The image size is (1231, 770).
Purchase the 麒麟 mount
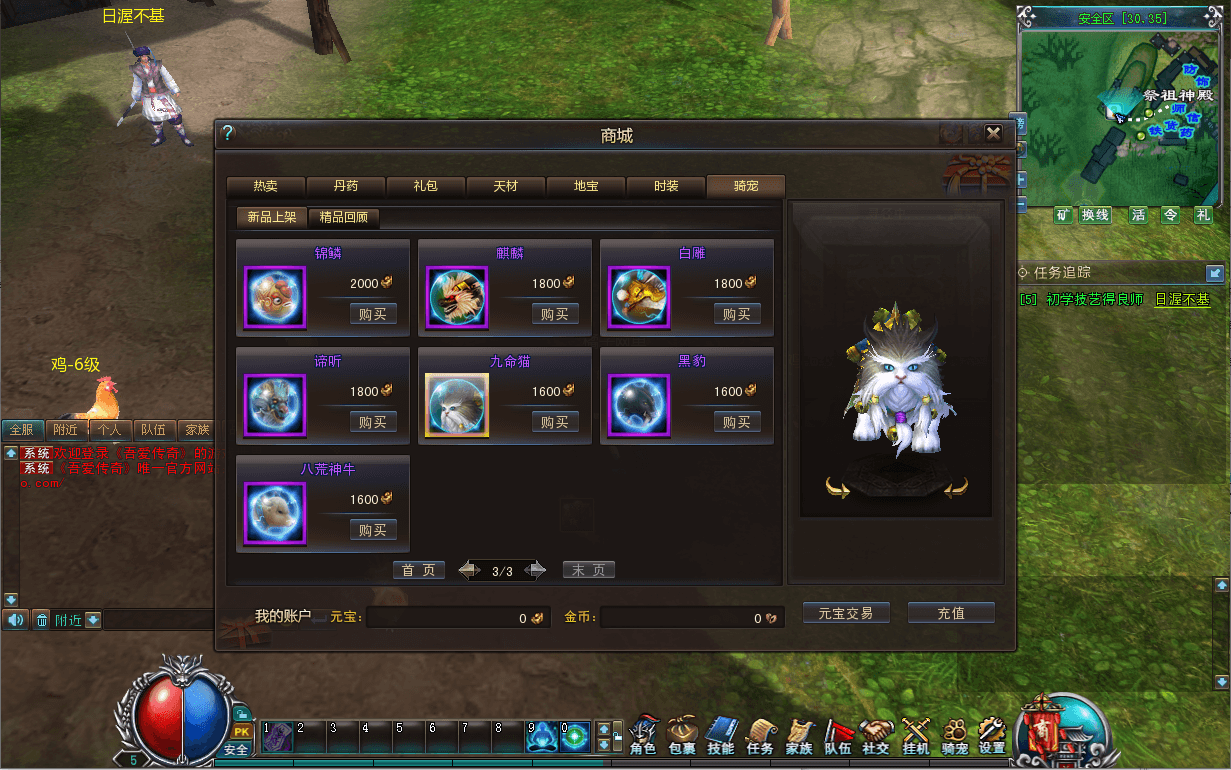click(x=554, y=314)
